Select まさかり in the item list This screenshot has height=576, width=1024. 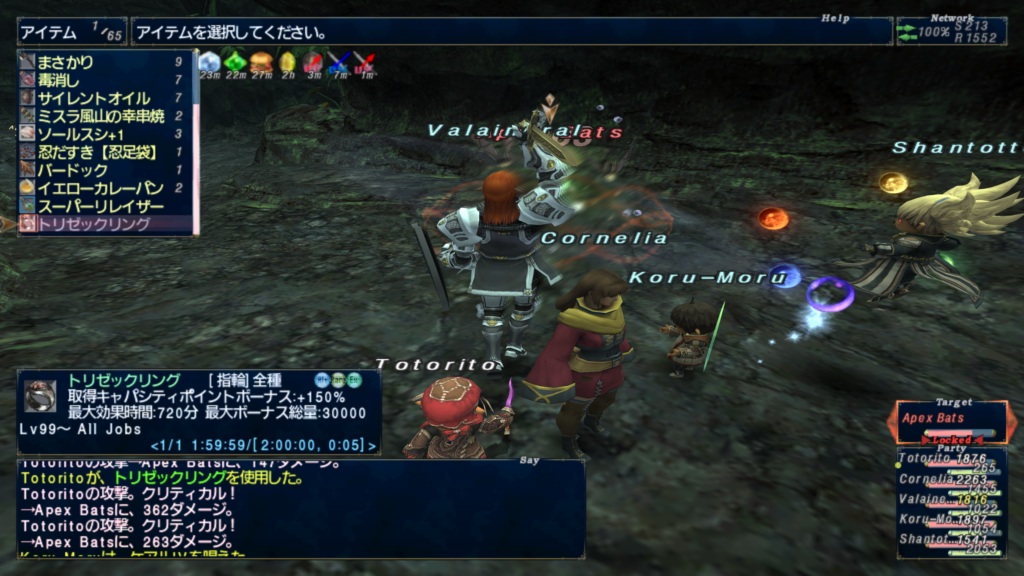coord(66,62)
